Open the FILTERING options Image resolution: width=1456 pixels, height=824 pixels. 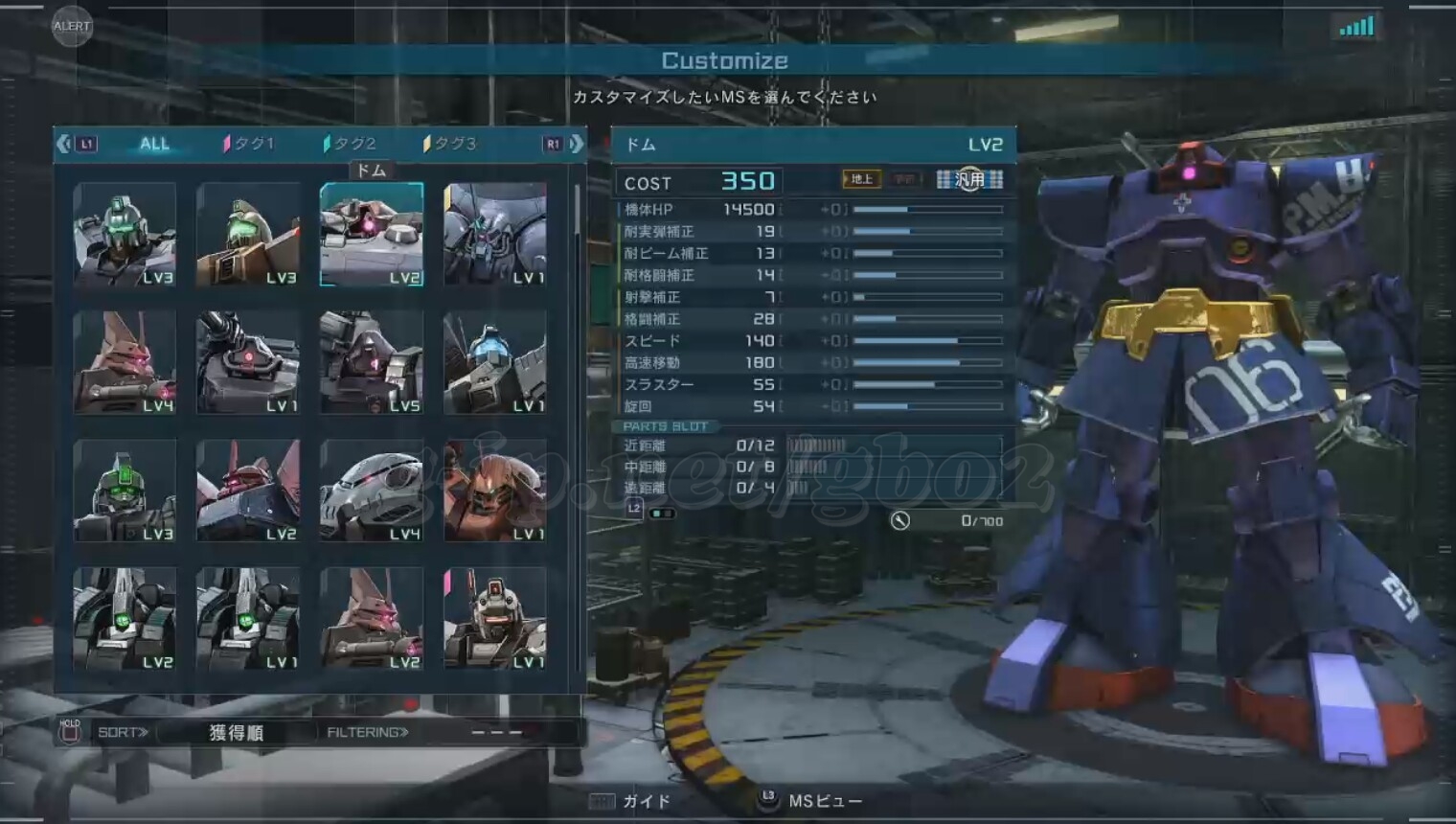368,733
